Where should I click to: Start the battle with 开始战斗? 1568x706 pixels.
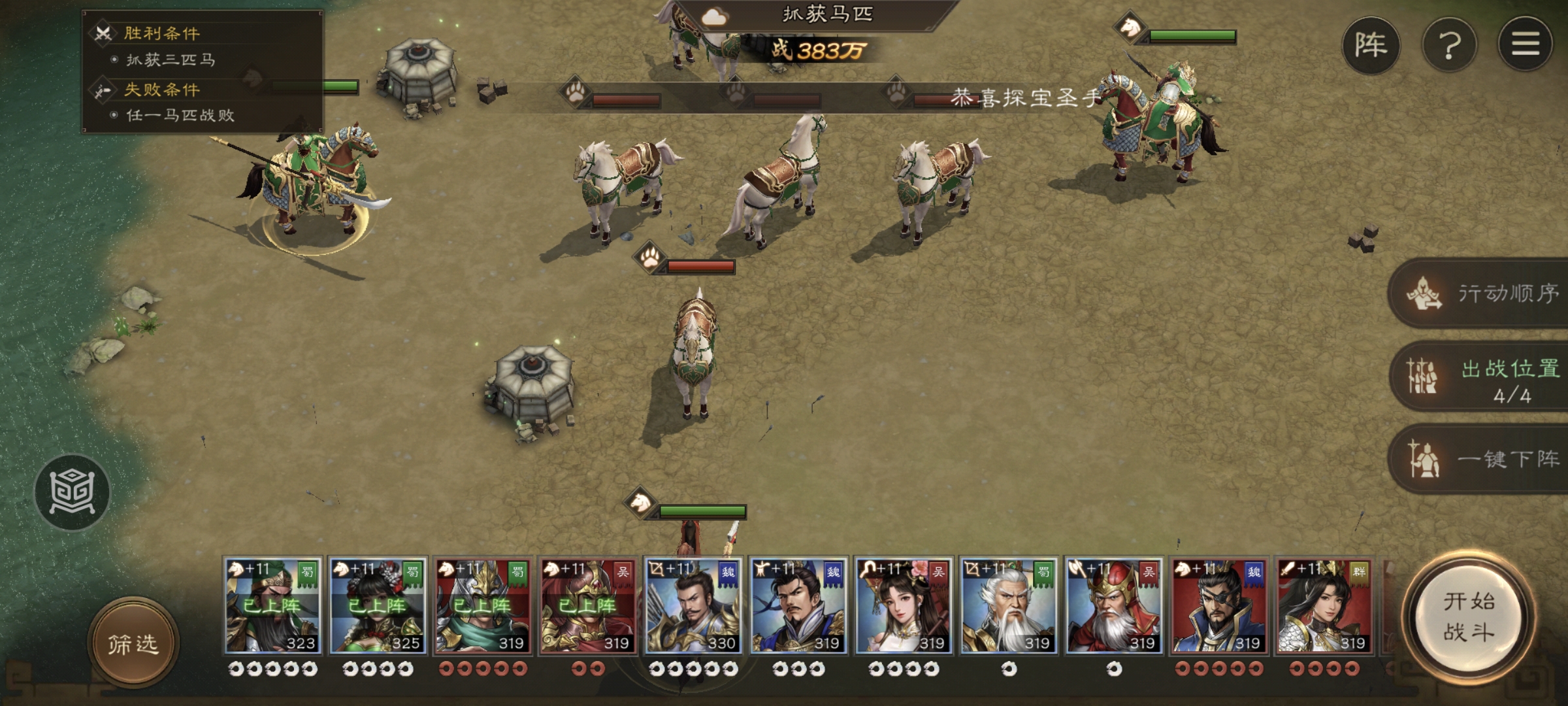click(1469, 618)
